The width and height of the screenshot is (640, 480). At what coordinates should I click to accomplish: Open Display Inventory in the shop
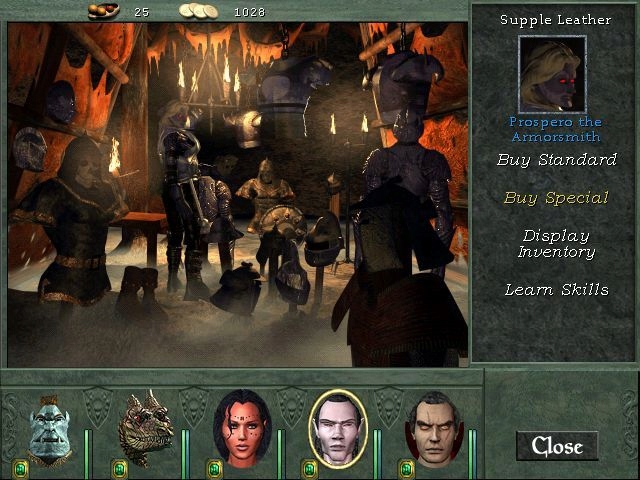[556, 244]
